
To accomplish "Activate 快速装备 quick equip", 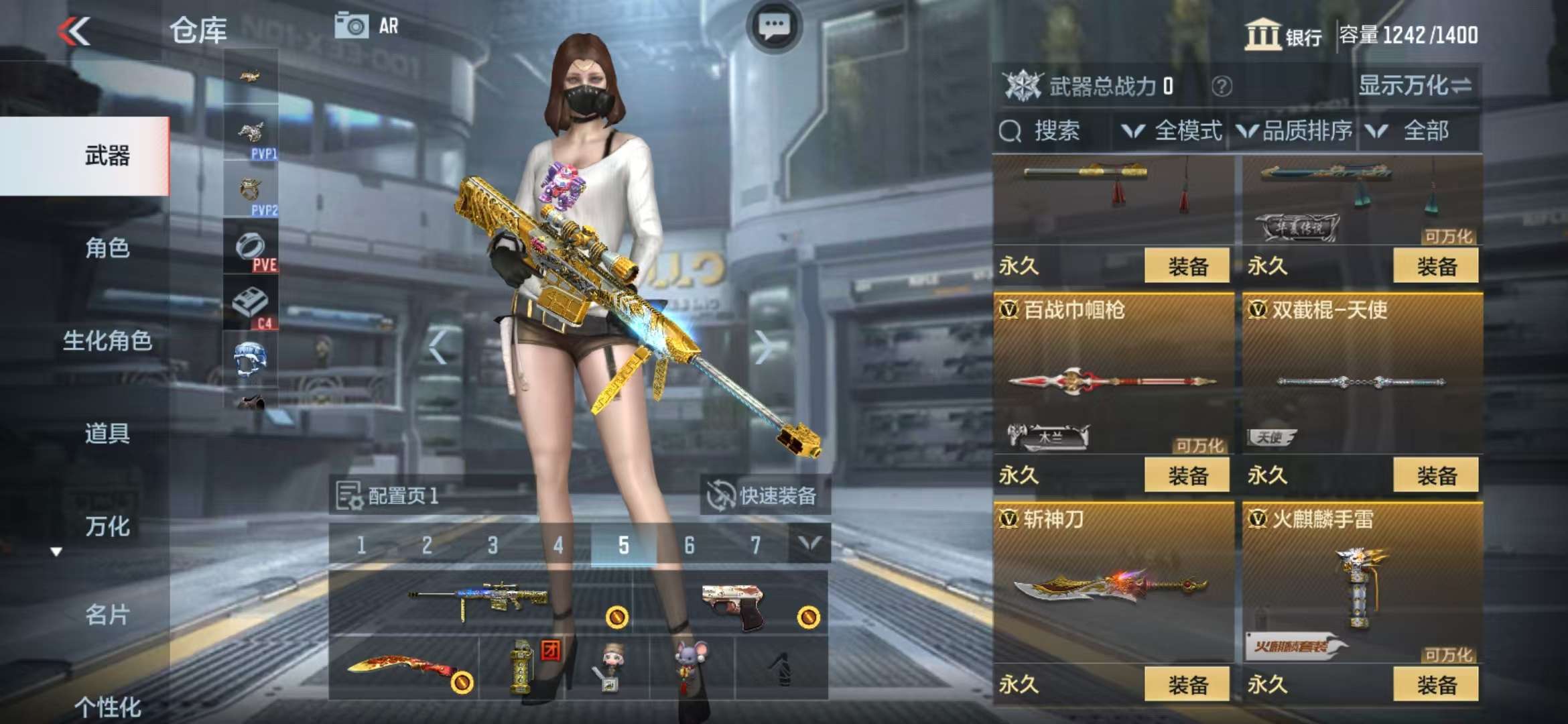I will pos(764,496).
